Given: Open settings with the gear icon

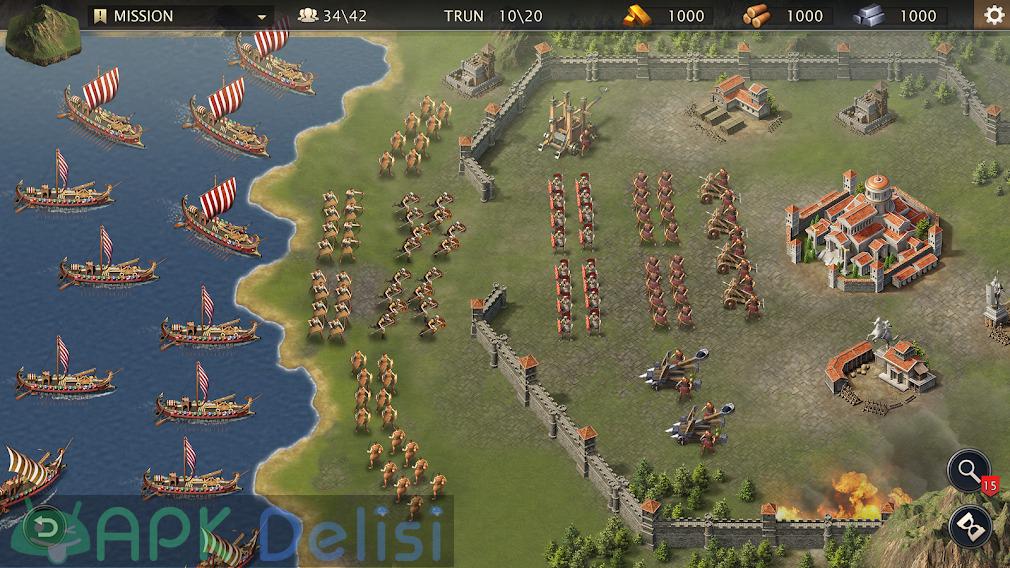Looking at the screenshot, I should click(x=993, y=15).
